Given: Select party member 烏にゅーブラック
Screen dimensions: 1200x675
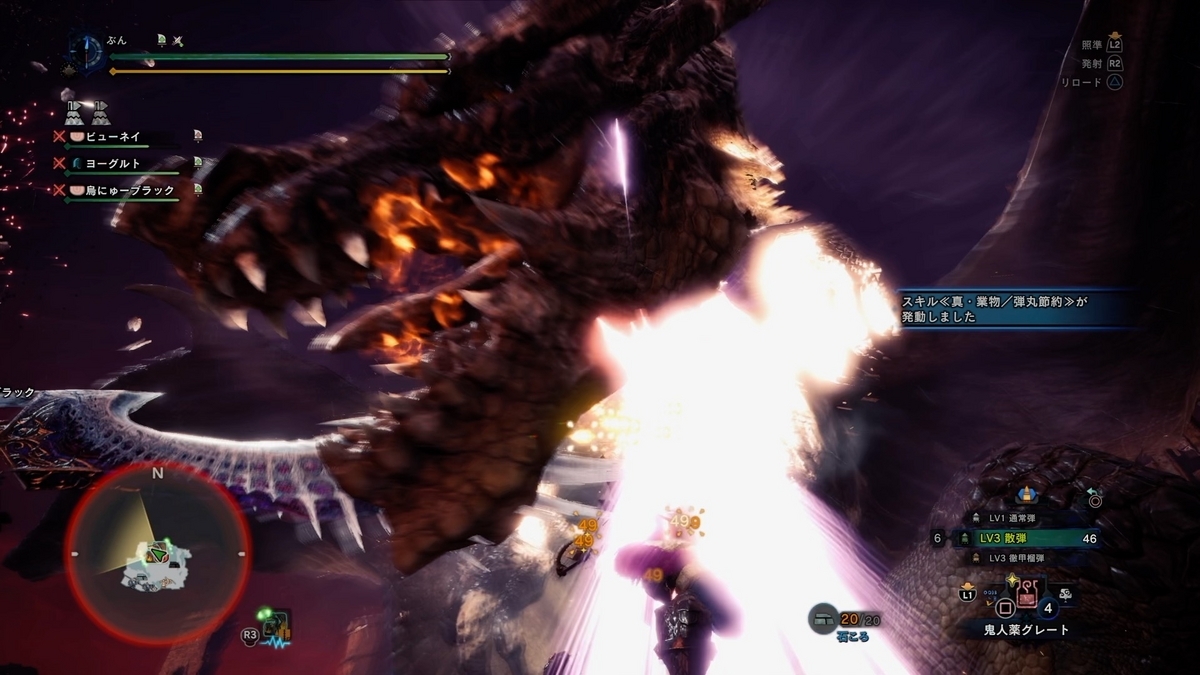Looking at the screenshot, I should point(125,190).
